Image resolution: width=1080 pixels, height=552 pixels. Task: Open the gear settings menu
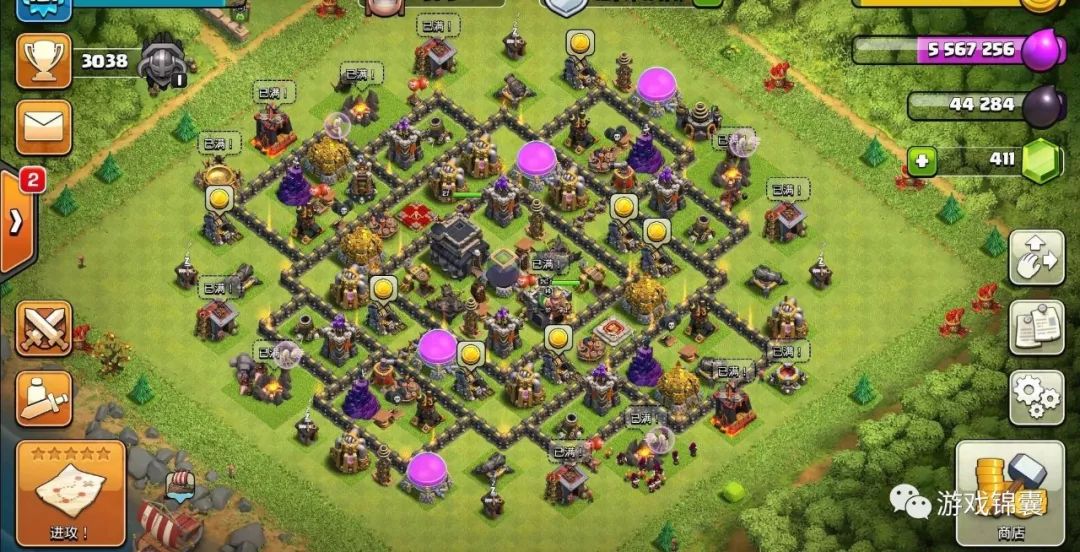click(x=1036, y=396)
